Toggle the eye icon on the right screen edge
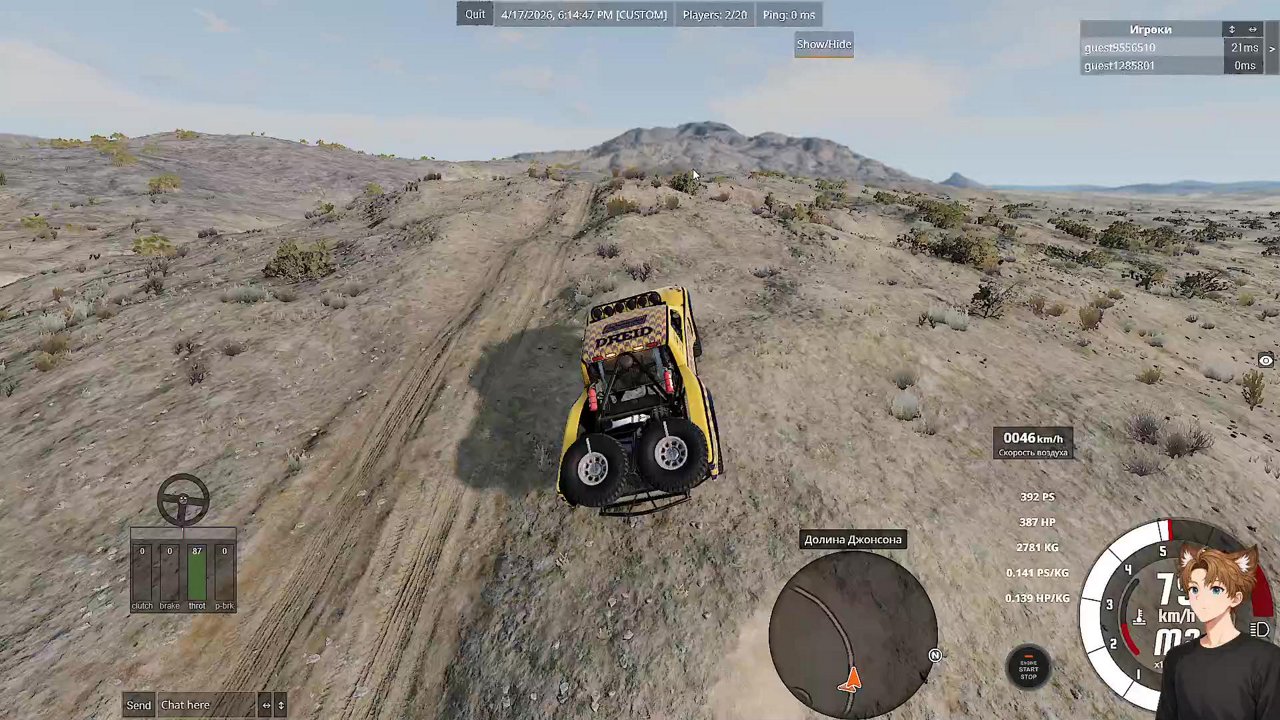 click(x=1264, y=360)
